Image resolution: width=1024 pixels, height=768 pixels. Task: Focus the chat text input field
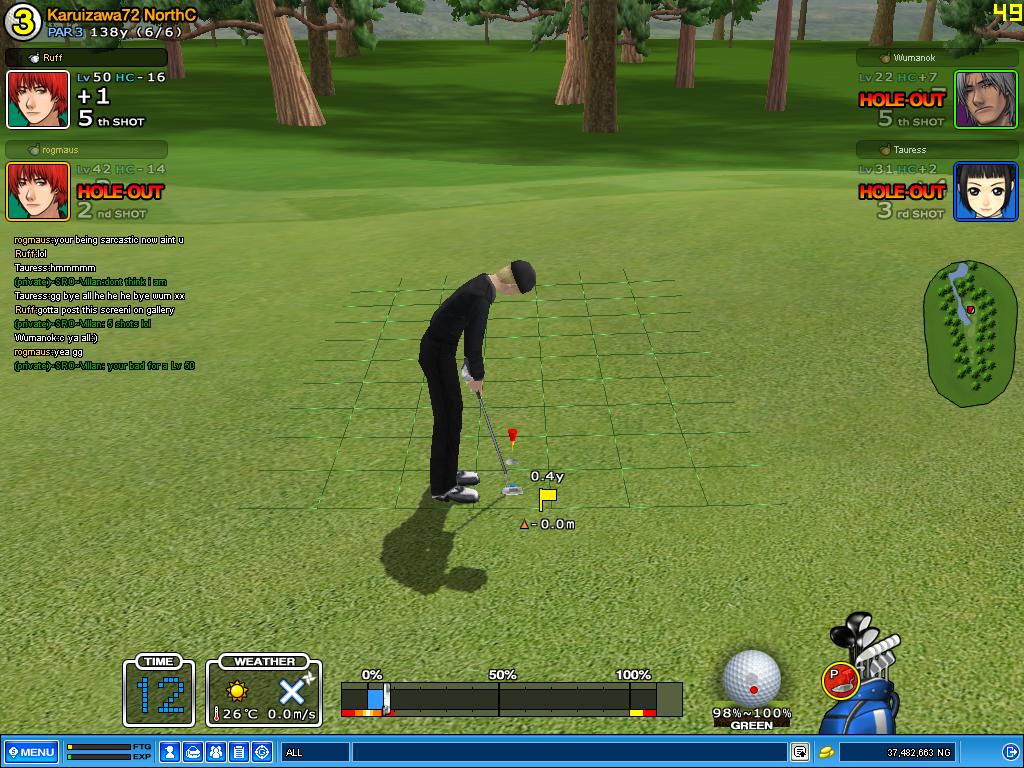tap(568, 752)
